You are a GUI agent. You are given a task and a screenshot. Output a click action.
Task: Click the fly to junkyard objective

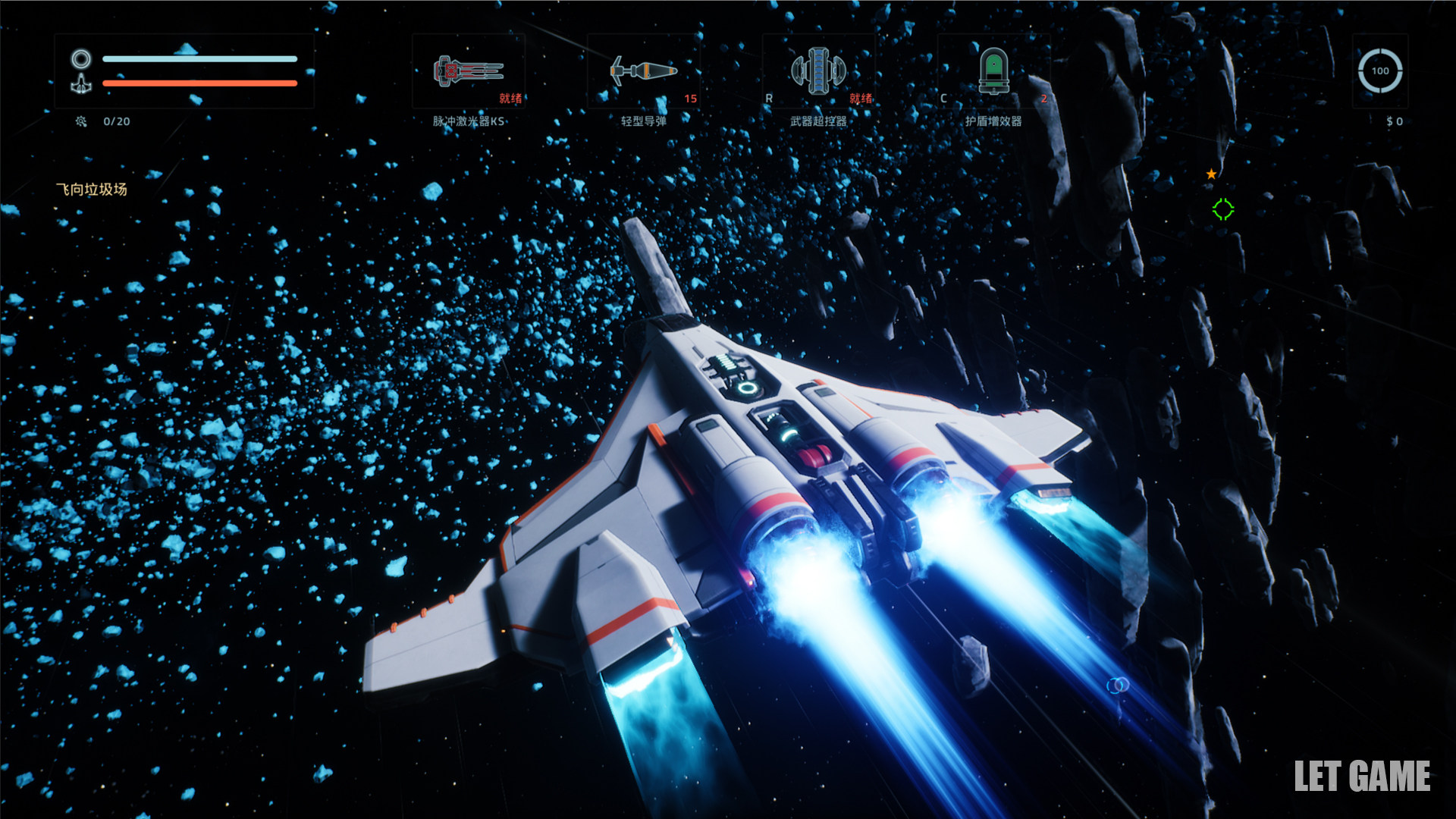pos(92,190)
